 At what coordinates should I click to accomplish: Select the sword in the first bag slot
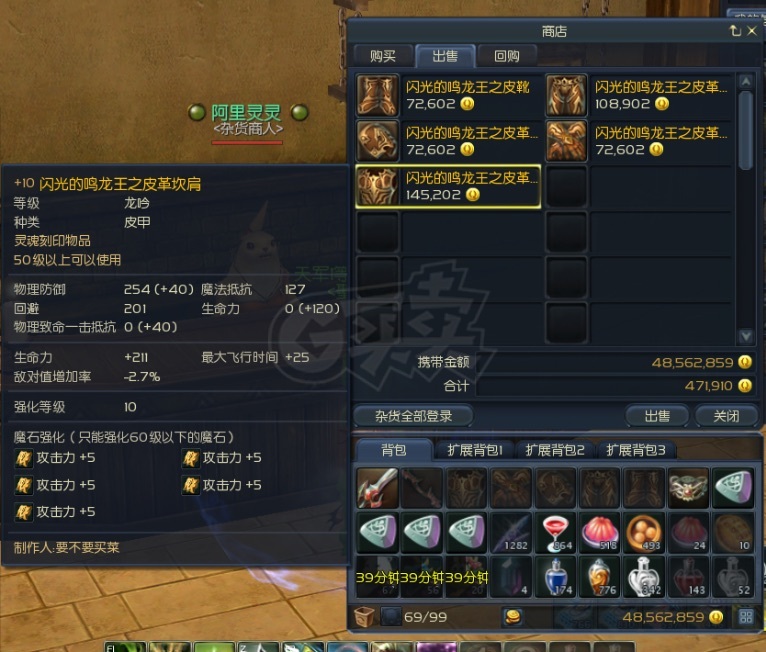[377, 489]
